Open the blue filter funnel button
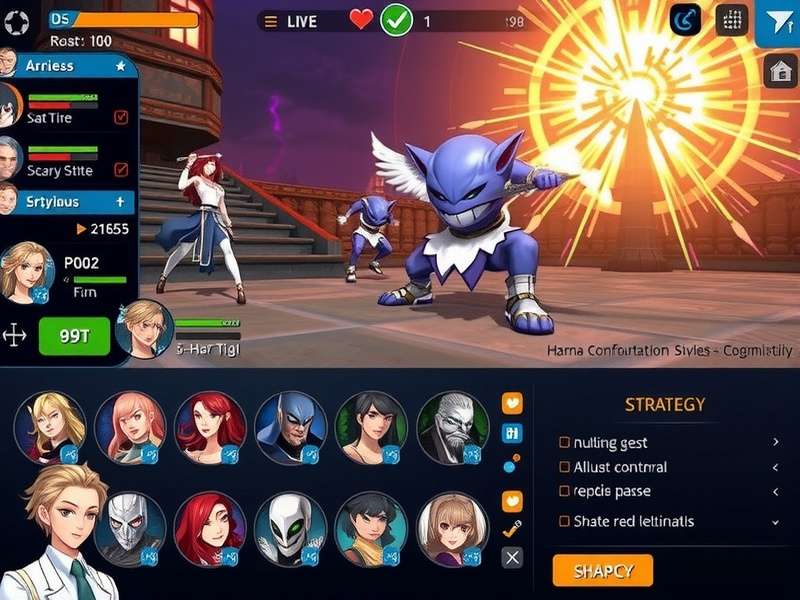Image resolution: width=800 pixels, height=600 pixels. point(777,22)
